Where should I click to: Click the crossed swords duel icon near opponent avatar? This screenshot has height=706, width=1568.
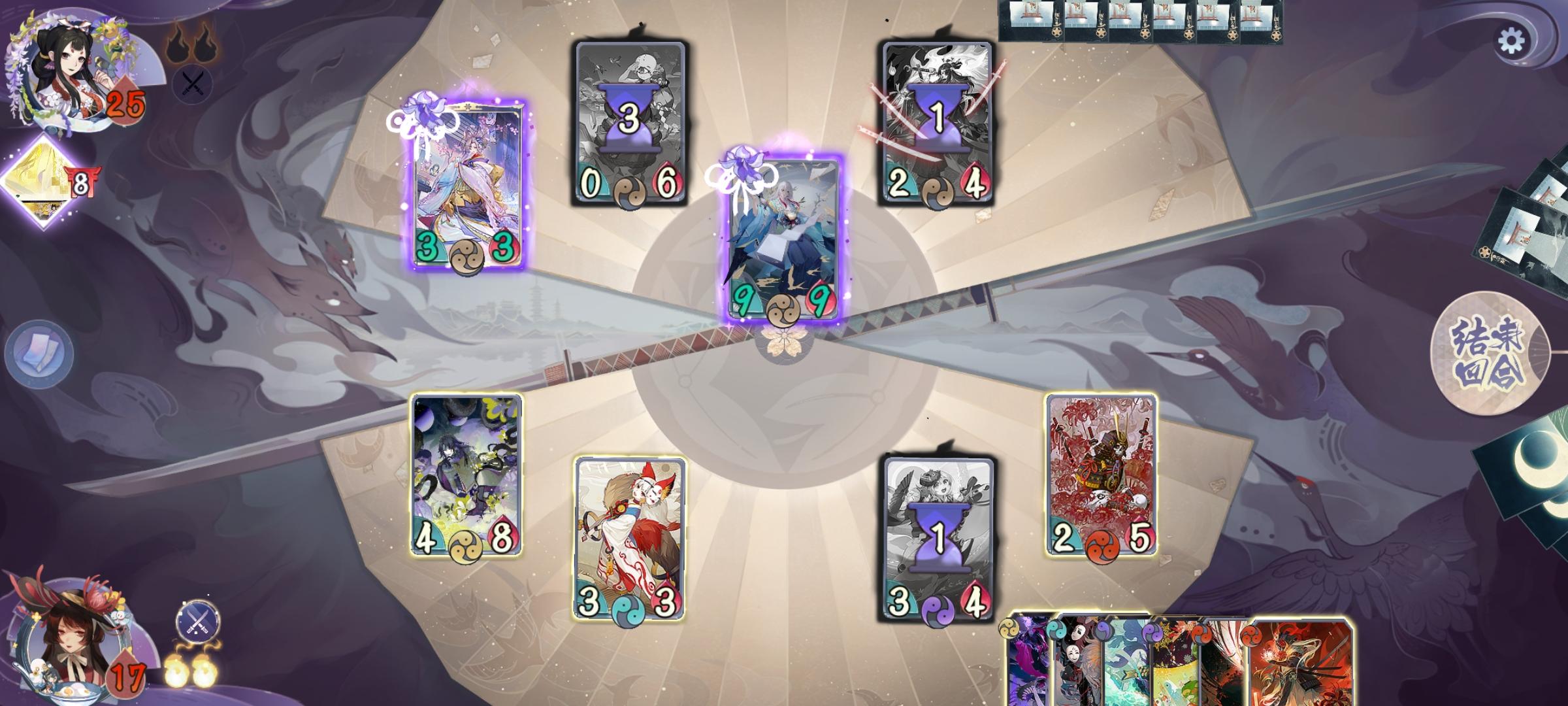coord(191,84)
